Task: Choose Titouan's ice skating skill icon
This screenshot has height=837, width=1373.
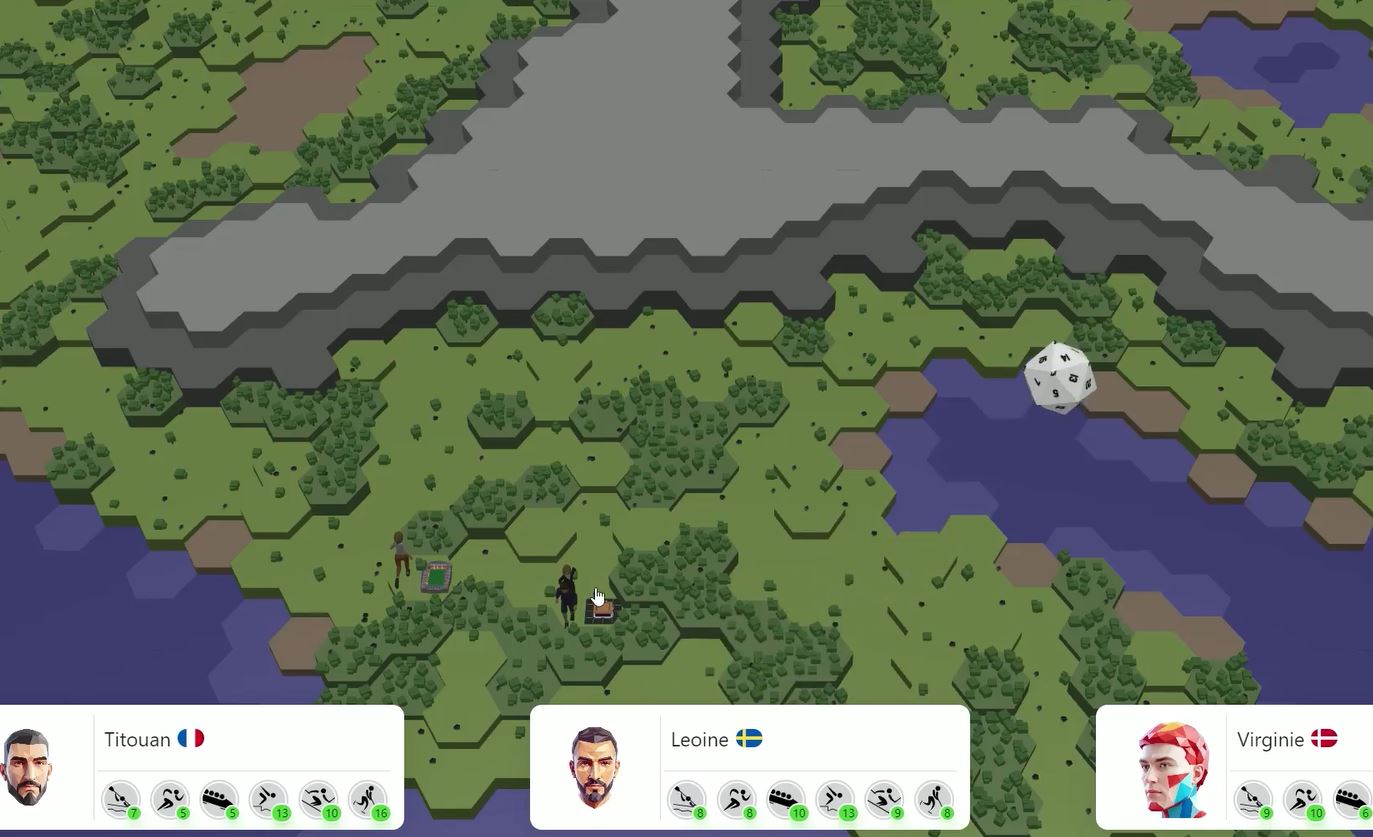Action: coord(369,799)
